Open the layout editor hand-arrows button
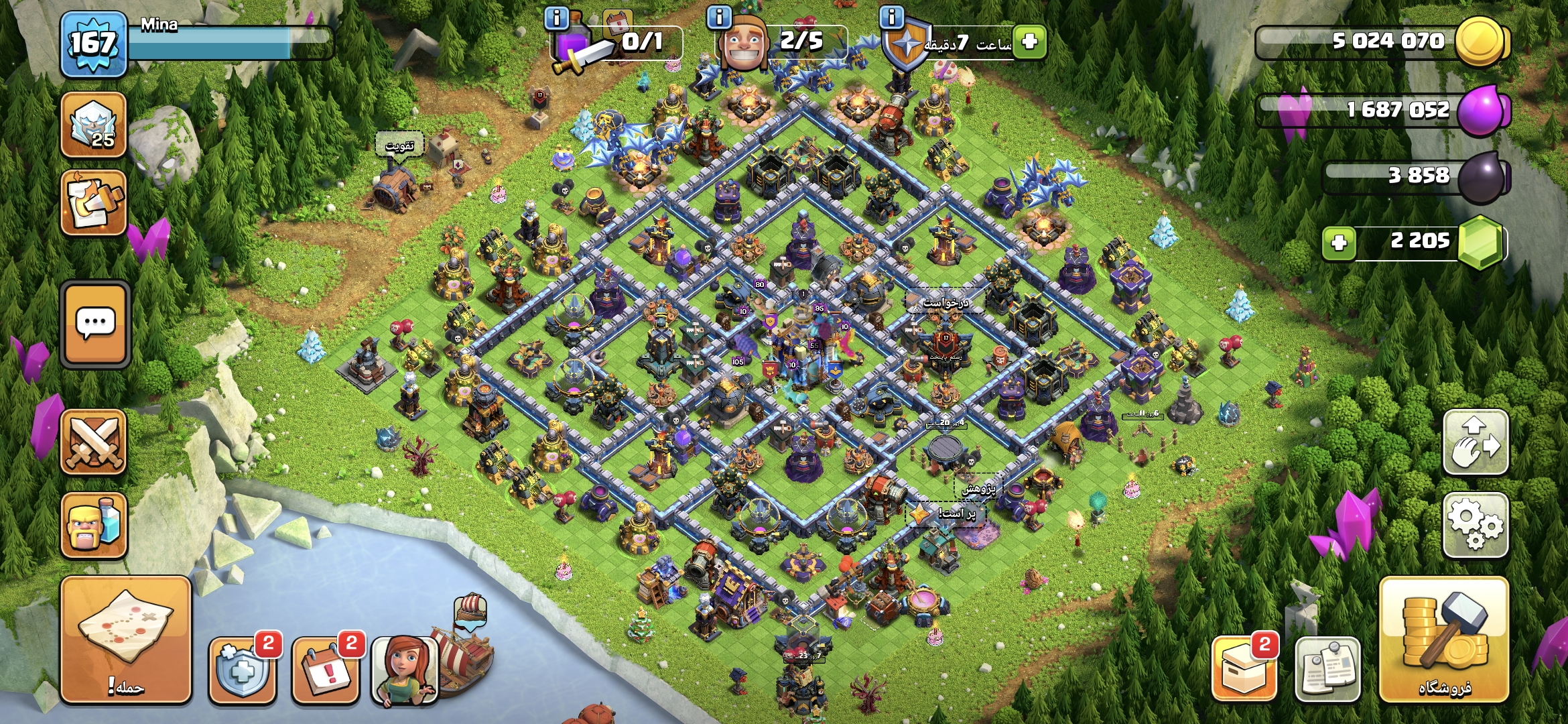 click(x=1476, y=442)
